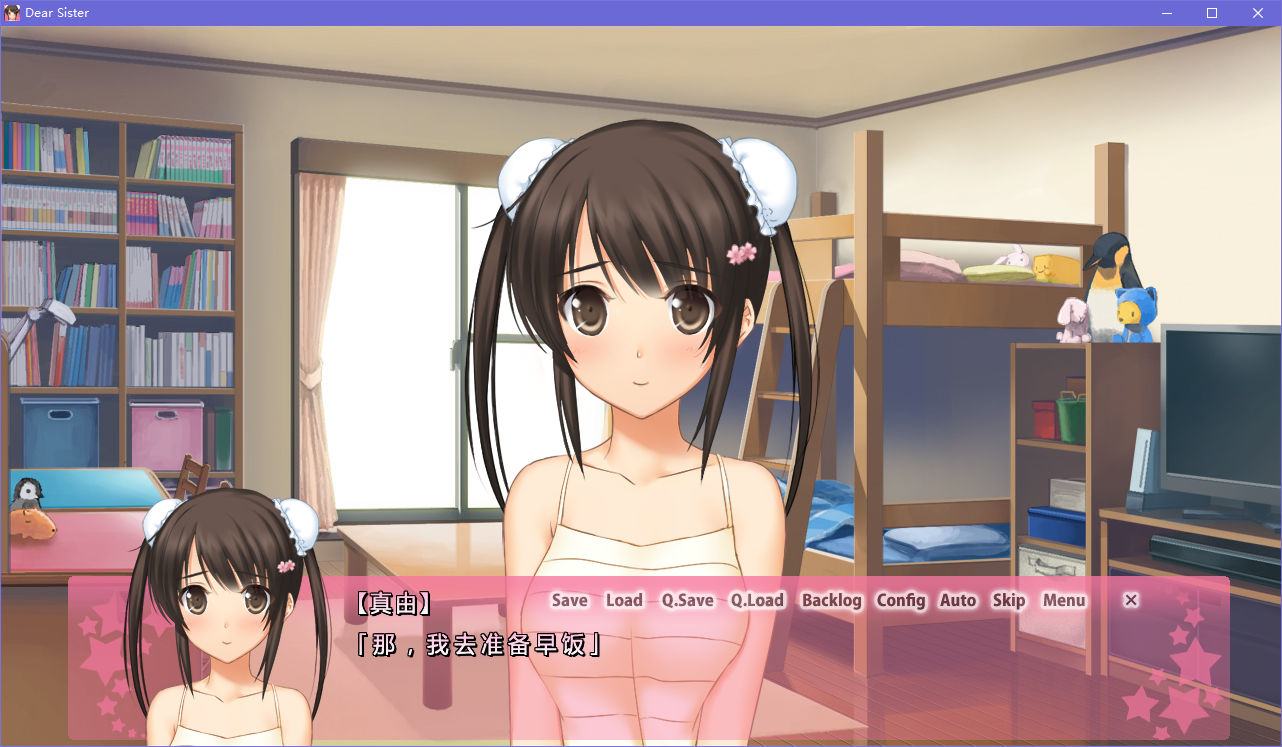Show the dialogue Backlog
The image size is (1282, 747).
coord(831,600)
